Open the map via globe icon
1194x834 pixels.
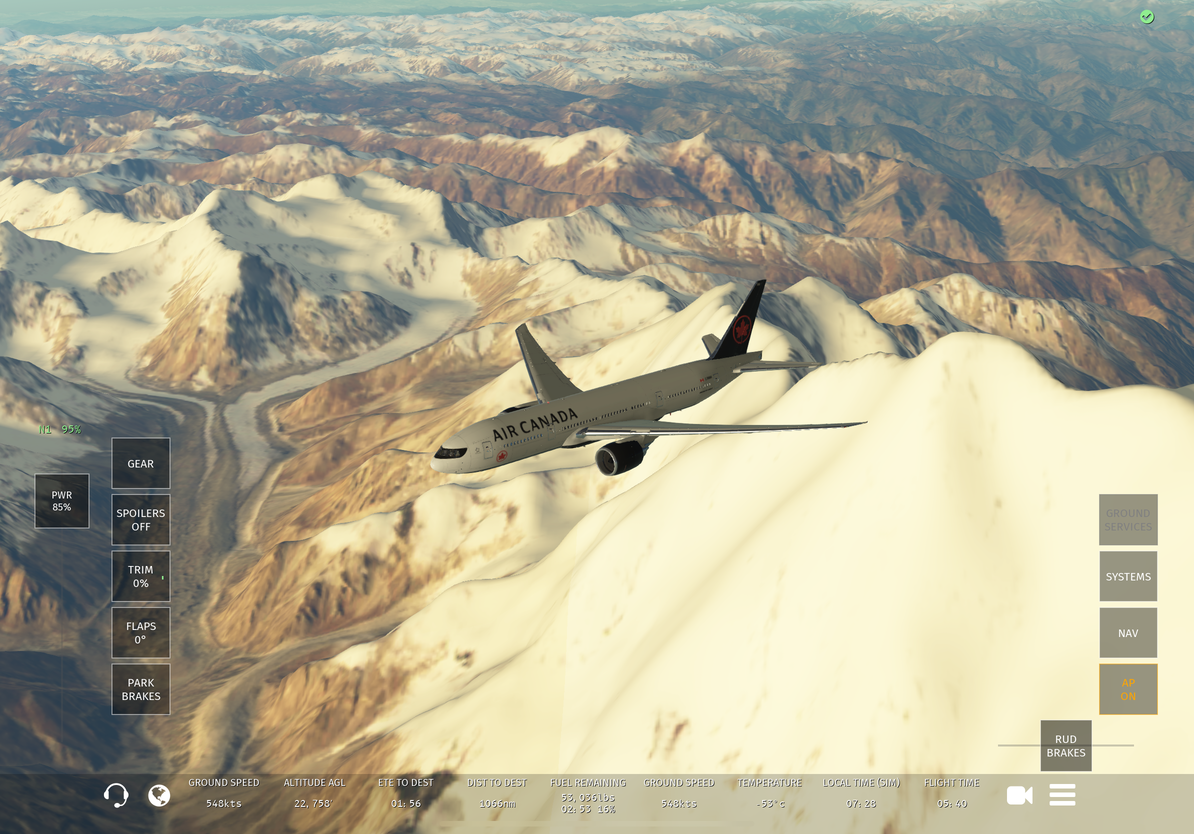(159, 795)
